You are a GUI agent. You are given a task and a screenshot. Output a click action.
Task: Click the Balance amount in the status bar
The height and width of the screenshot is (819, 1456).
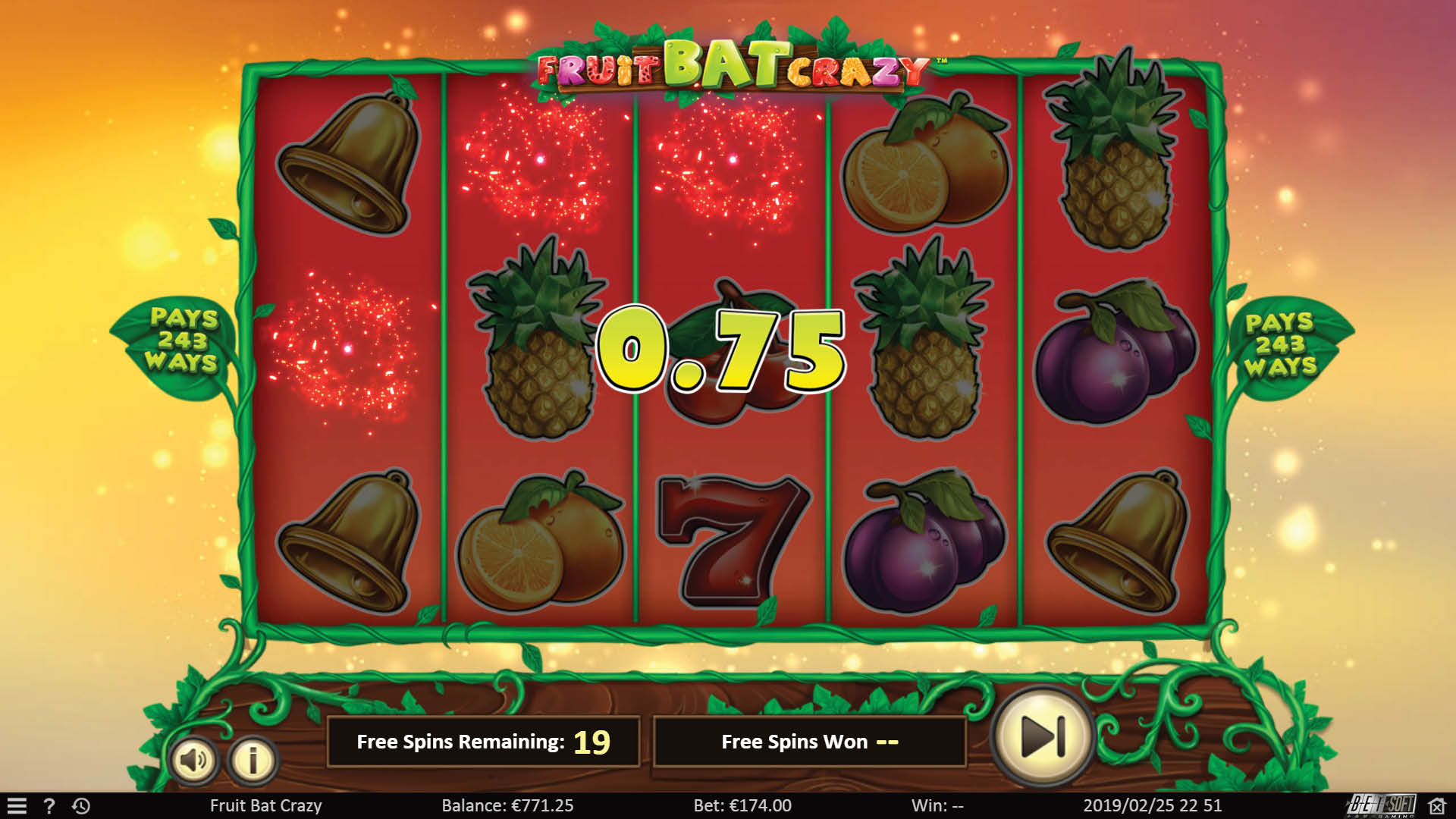coord(507,806)
